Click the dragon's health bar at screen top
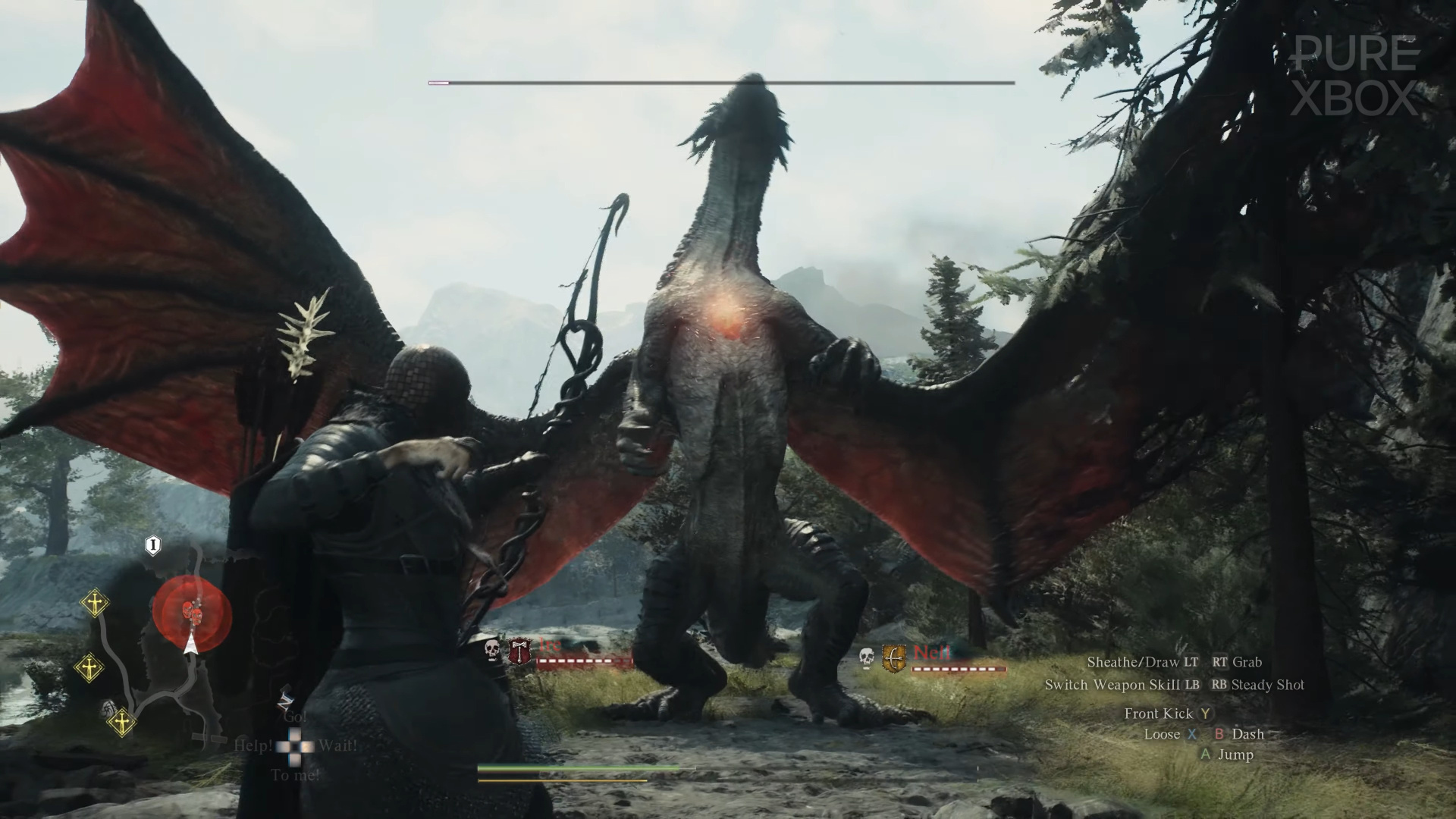The width and height of the screenshot is (1456, 819). (x=720, y=83)
